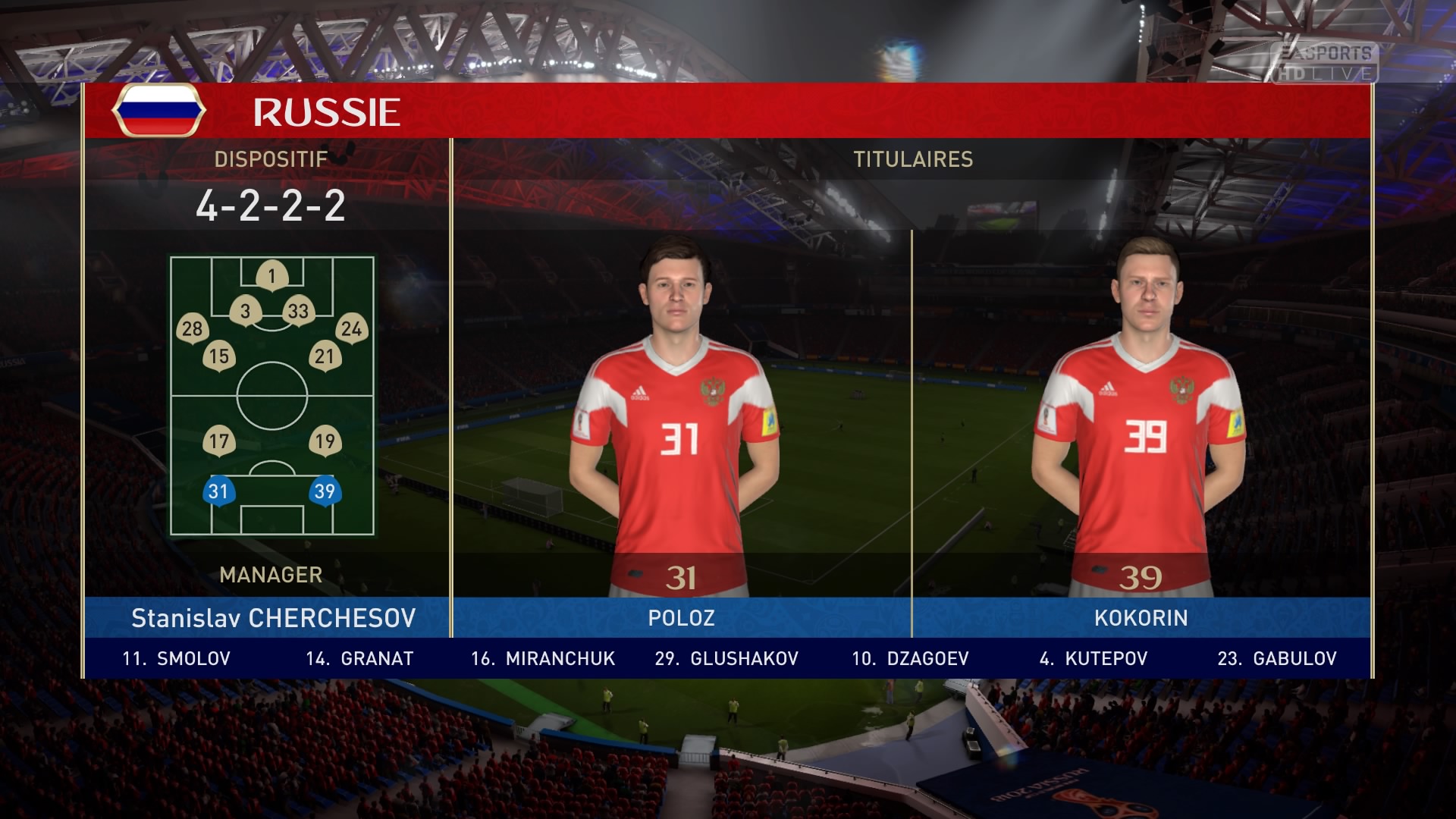This screenshot has width=1456, height=819.
Task: Pick the number 28 full-back marker
Action: 192,328
